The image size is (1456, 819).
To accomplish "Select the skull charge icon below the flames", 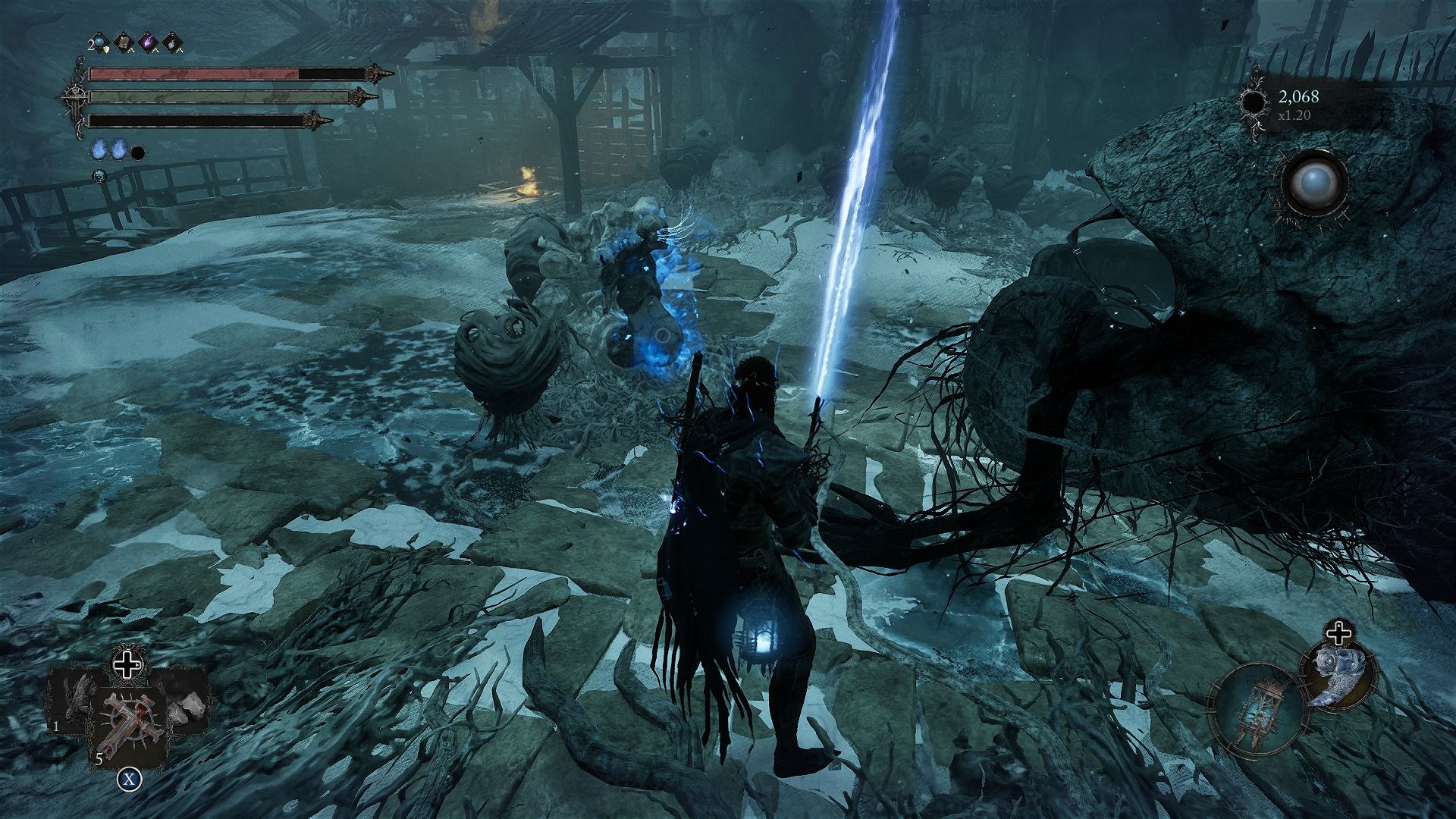I will tap(99, 175).
